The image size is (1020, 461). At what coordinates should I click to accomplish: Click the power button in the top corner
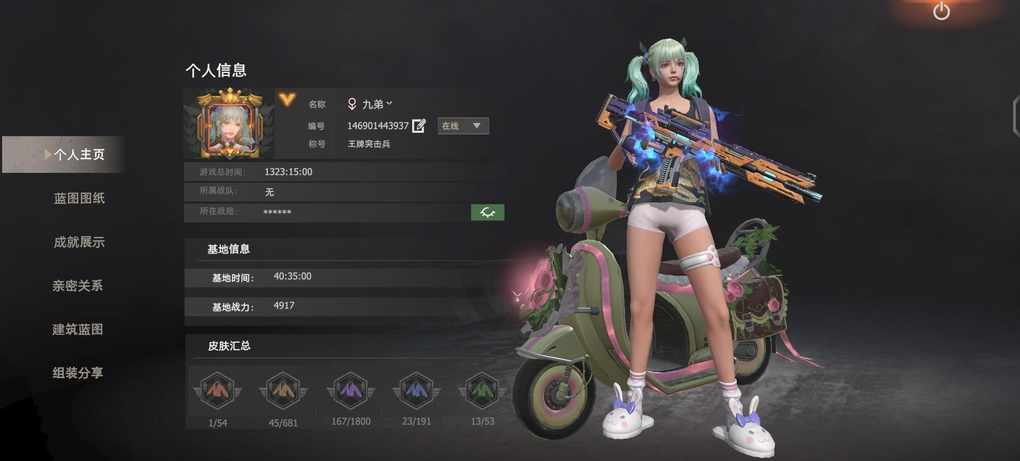tap(941, 11)
